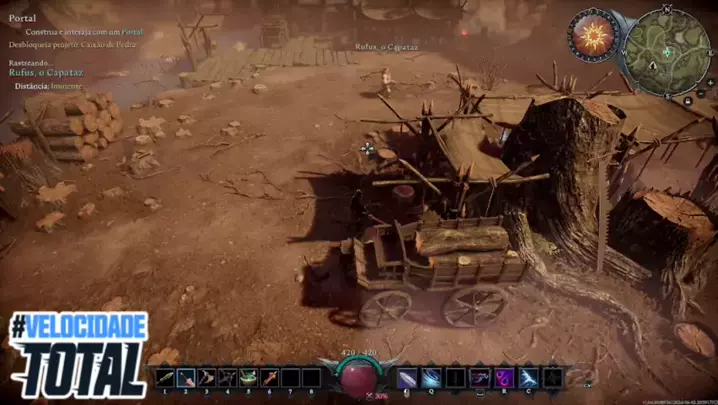
Task: Activate the Q weapon skill icon
Action: coord(431,378)
